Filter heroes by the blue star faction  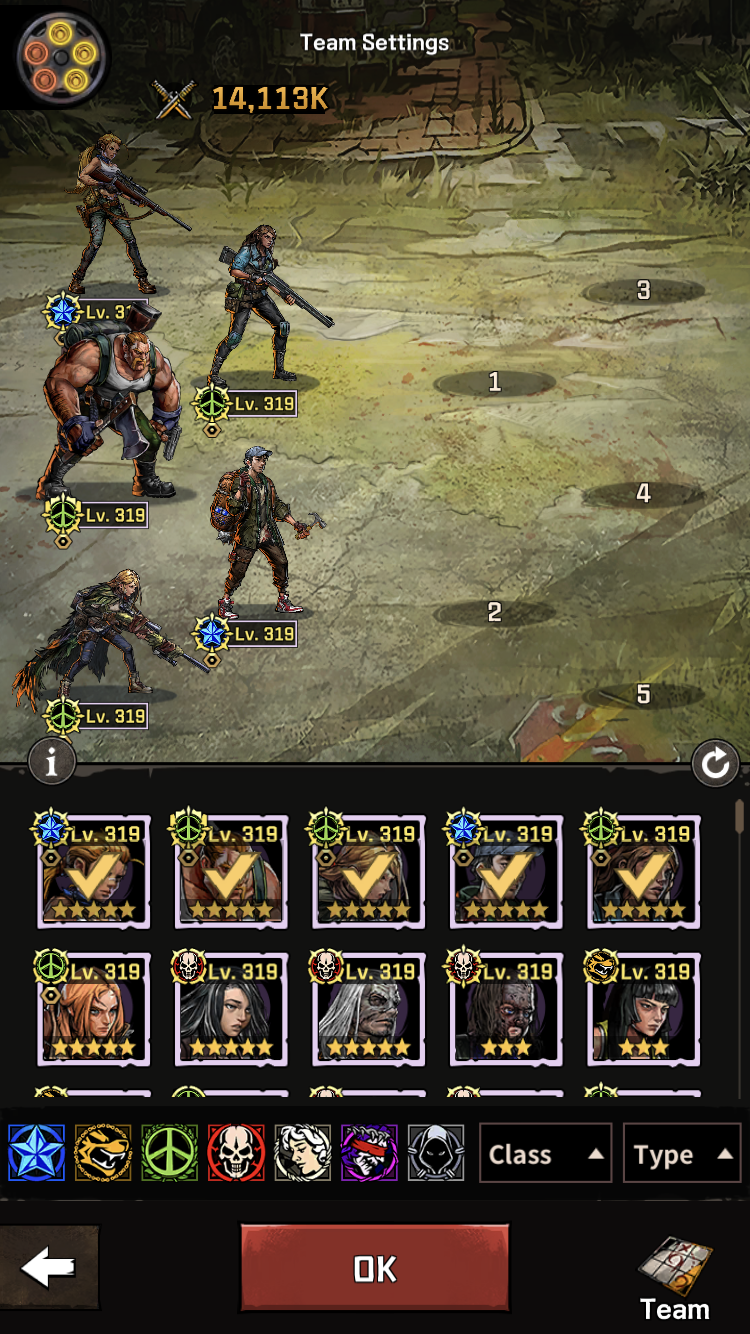(x=36, y=1153)
